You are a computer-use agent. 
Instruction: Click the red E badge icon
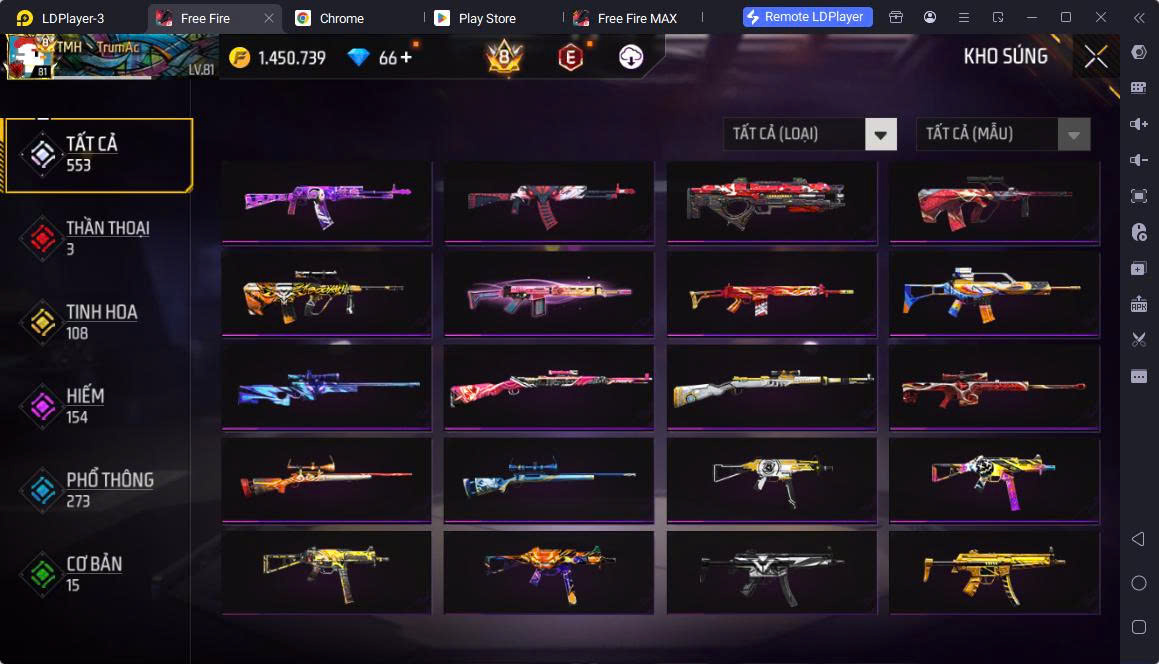(570, 58)
